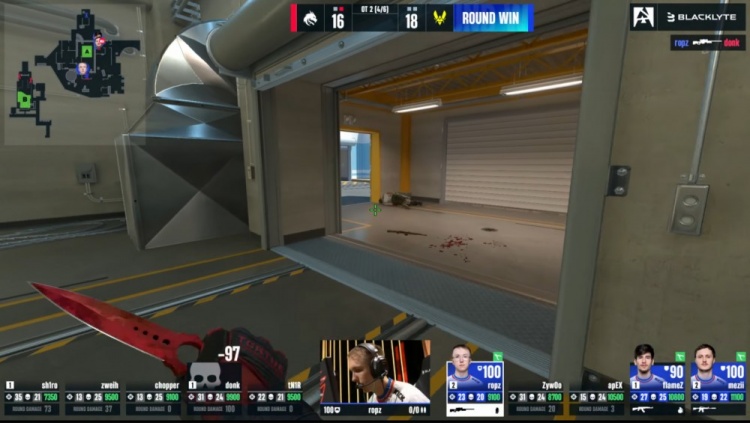Click mezii's player card

[x=718, y=382]
